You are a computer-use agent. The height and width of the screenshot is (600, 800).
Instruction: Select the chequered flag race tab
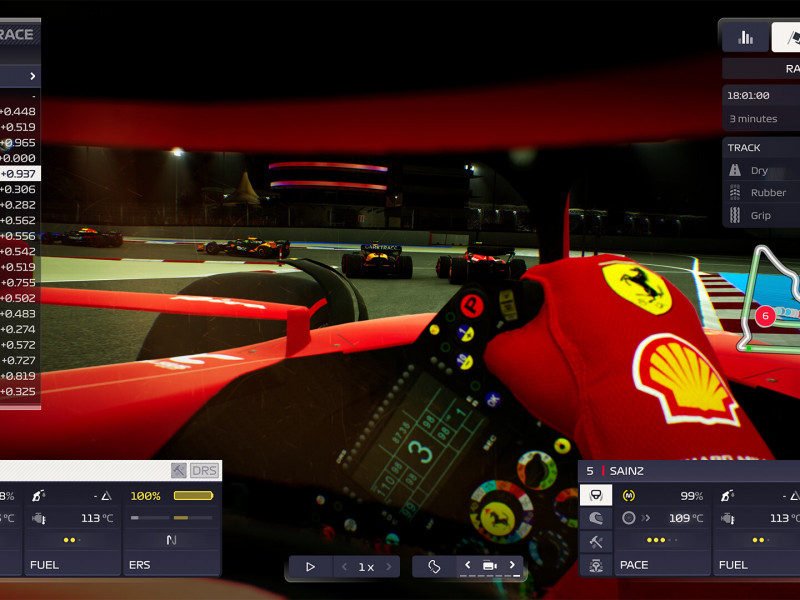click(x=787, y=37)
